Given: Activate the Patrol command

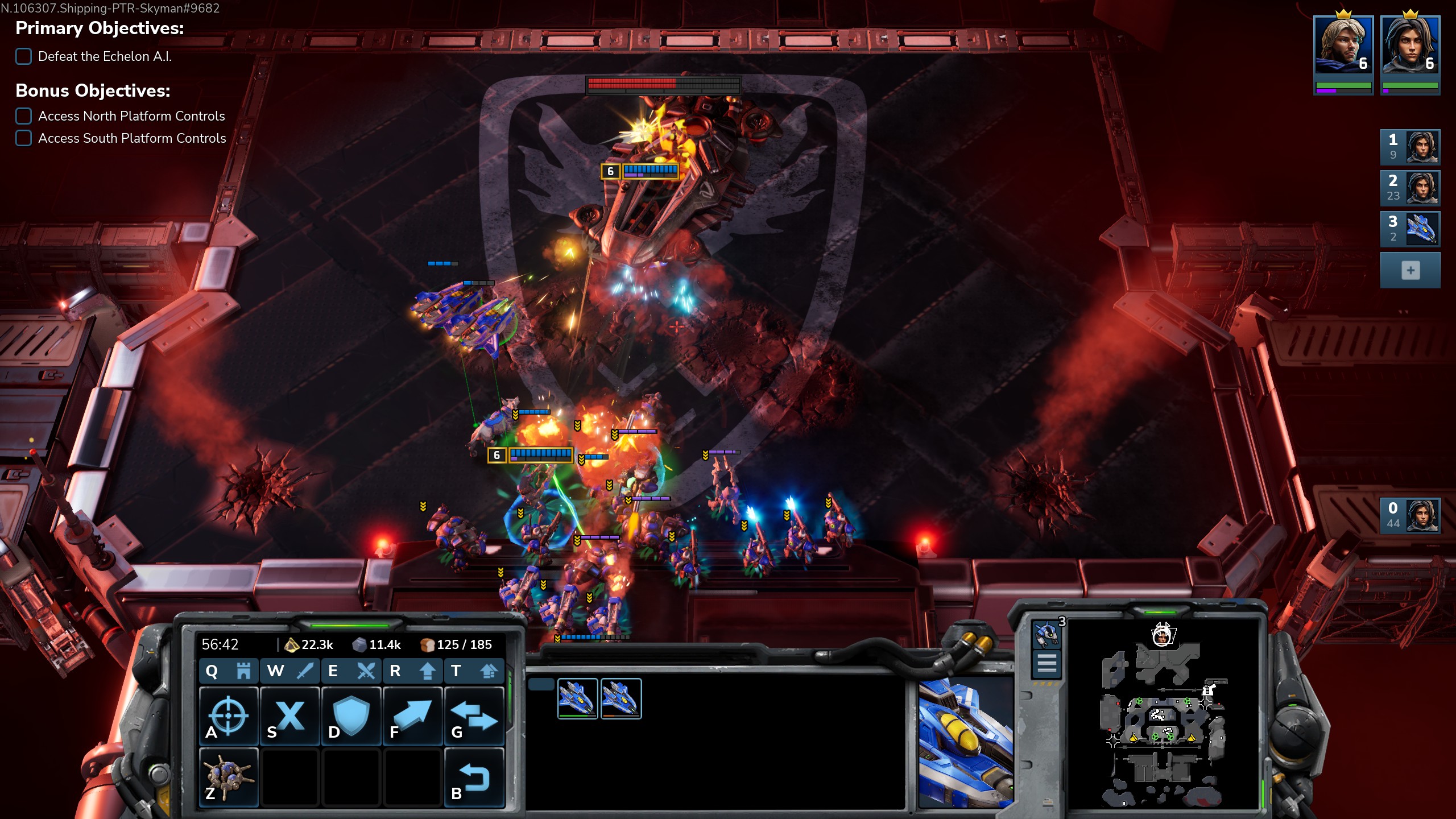Looking at the screenshot, I should [x=474, y=715].
